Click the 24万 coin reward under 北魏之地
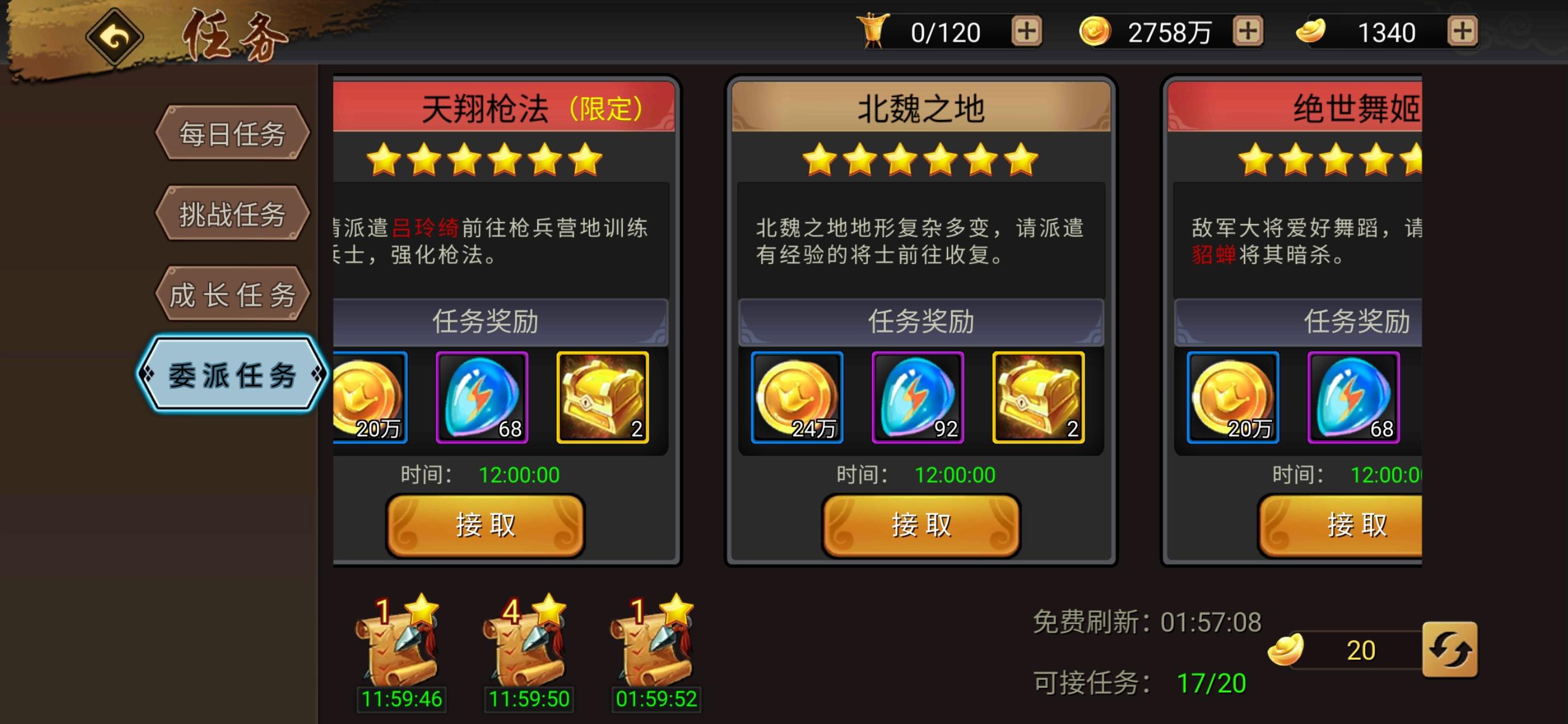The height and width of the screenshot is (724, 1568). pyautogui.click(x=797, y=398)
